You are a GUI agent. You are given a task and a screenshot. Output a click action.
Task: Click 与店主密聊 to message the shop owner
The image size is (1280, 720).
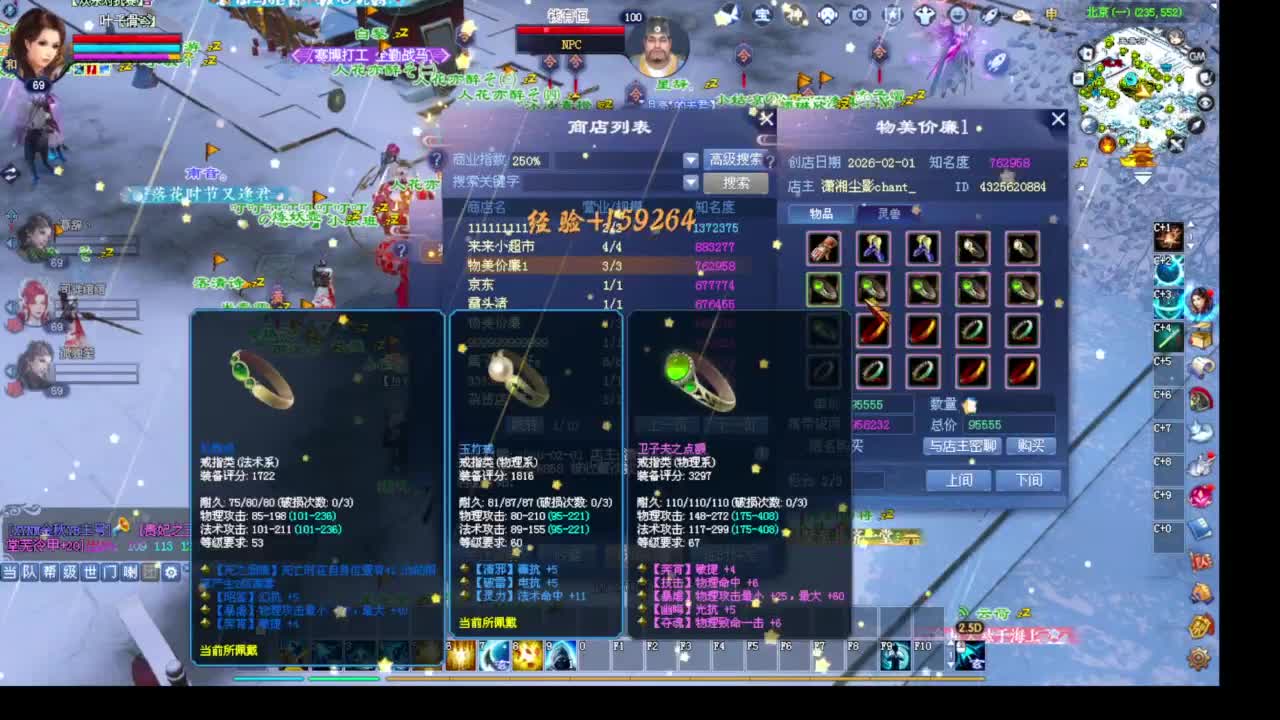963,446
